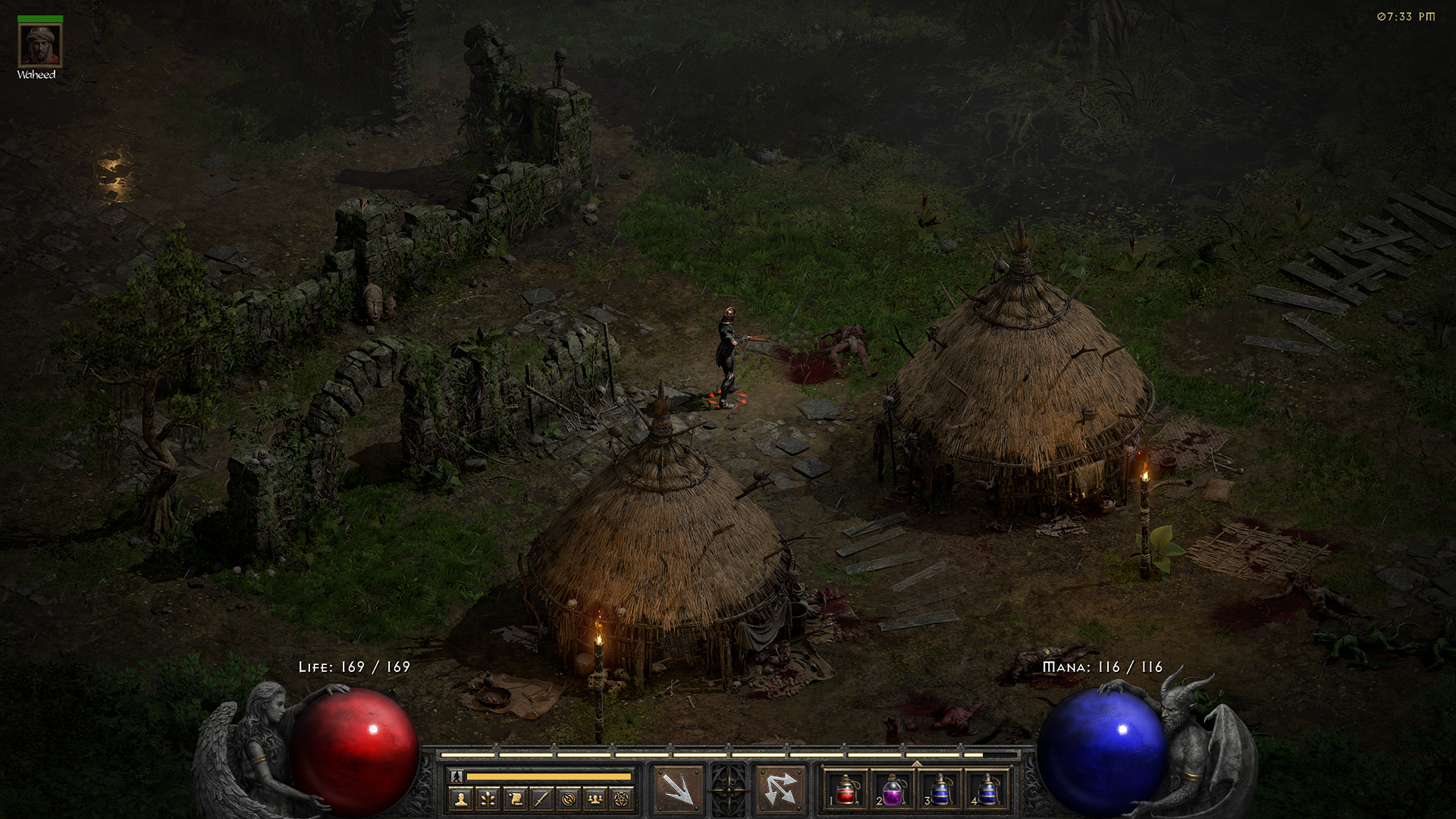The image size is (1456, 819).
Task: Open the party screen icon
Action: pos(595,799)
